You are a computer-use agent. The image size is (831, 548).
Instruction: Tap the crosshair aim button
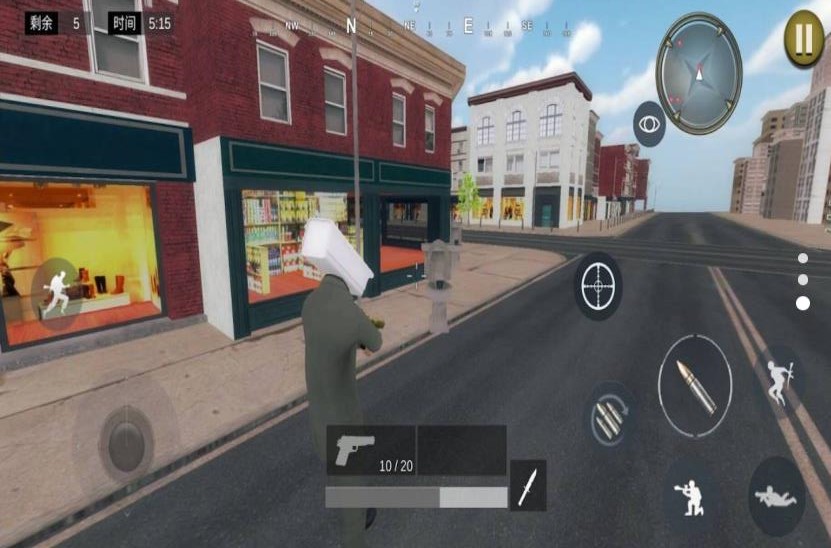click(598, 287)
